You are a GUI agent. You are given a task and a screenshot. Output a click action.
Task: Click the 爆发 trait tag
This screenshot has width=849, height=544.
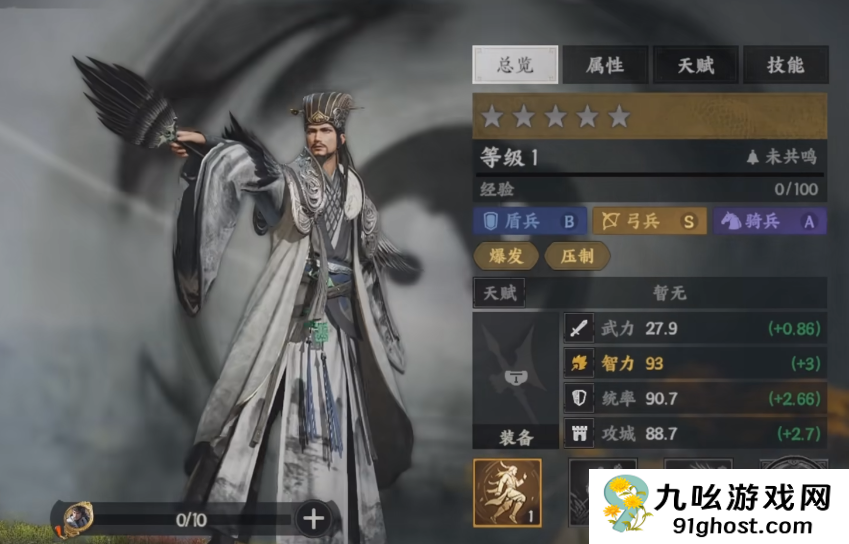coord(504,256)
